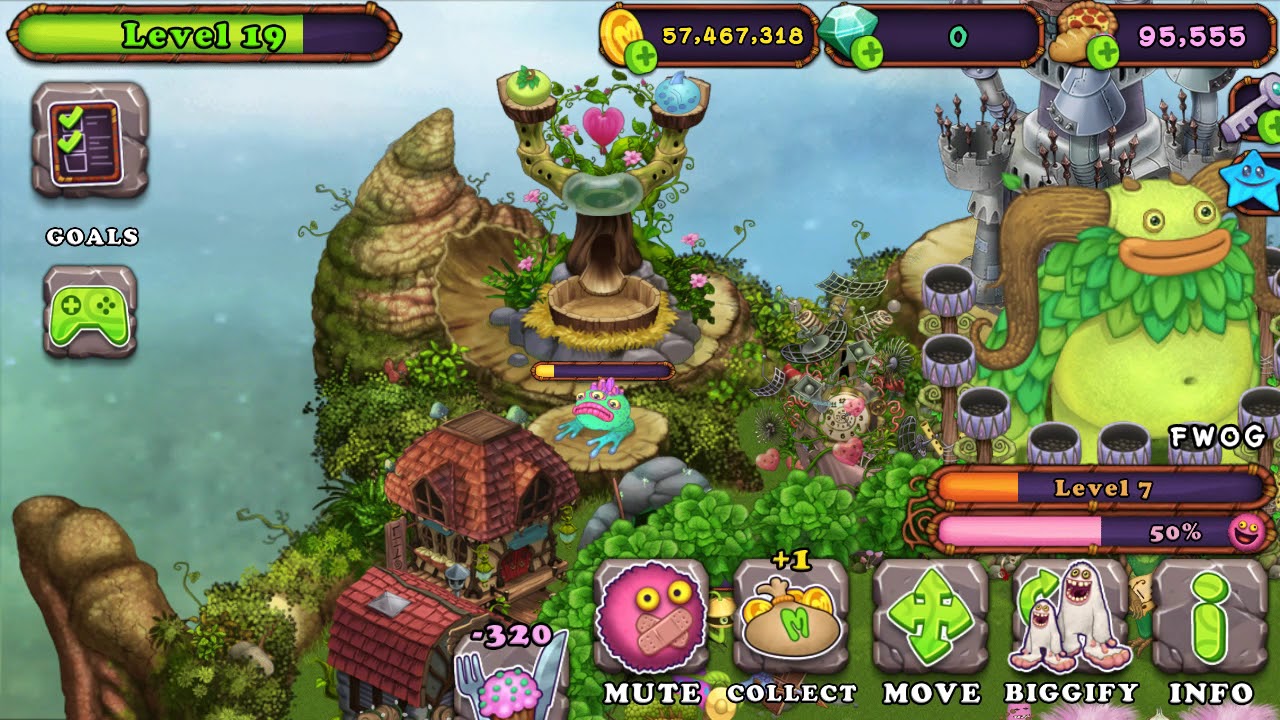Open the Goals checklist
This screenshot has height=720, width=1280.
(x=90, y=140)
